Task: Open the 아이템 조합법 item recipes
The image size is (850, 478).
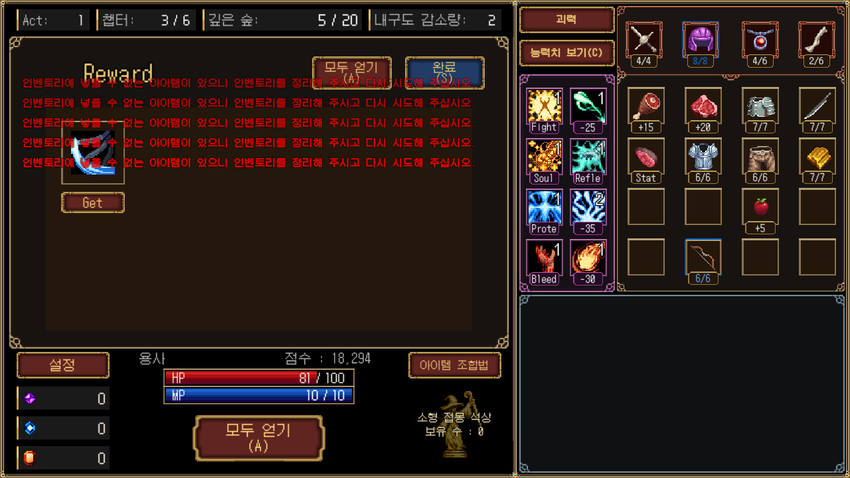Action: pos(454,365)
